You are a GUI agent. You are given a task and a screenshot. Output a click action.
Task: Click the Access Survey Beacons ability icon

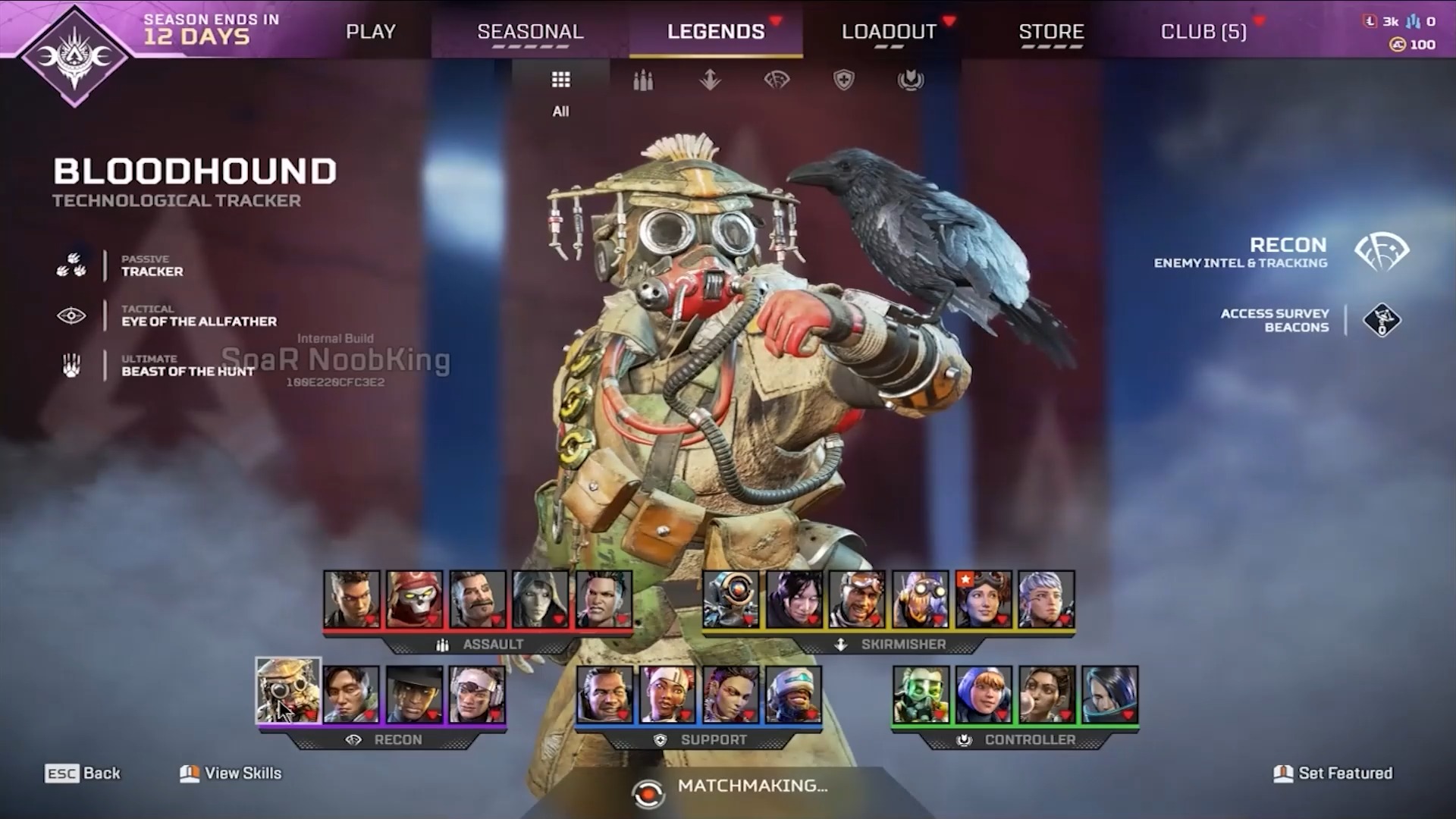click(1382, 319)
